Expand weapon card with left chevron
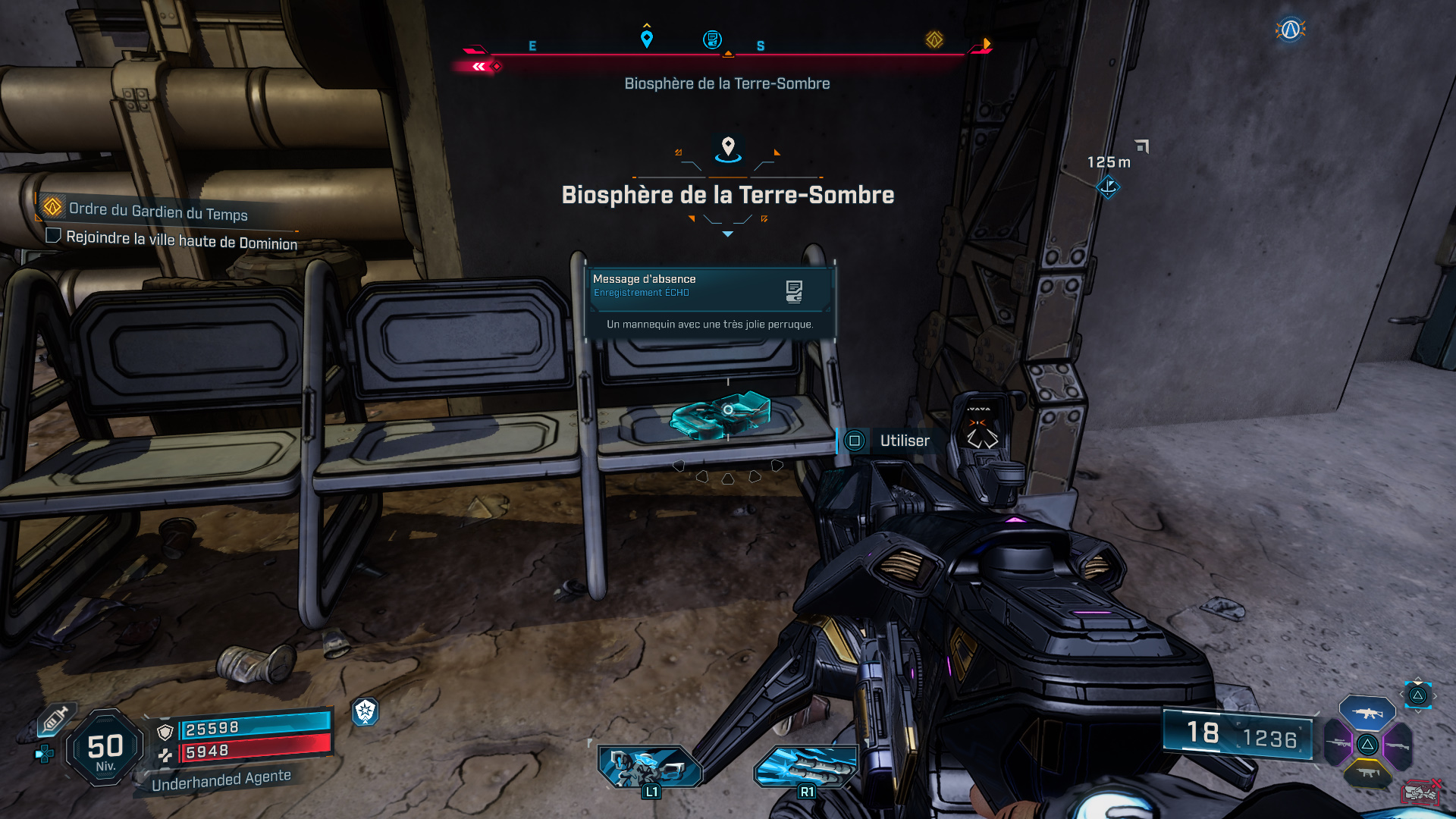The image size is (1456, 819). (1402, 695)
